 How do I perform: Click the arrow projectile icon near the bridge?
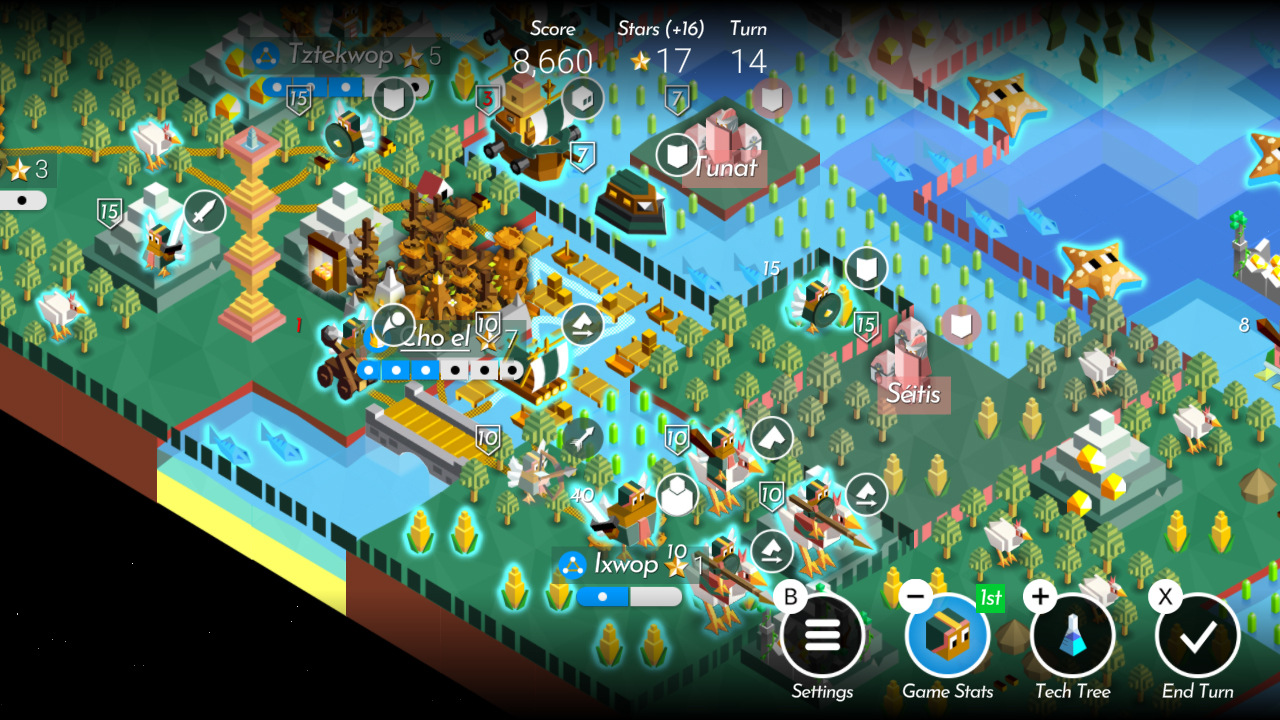point(582,437)
